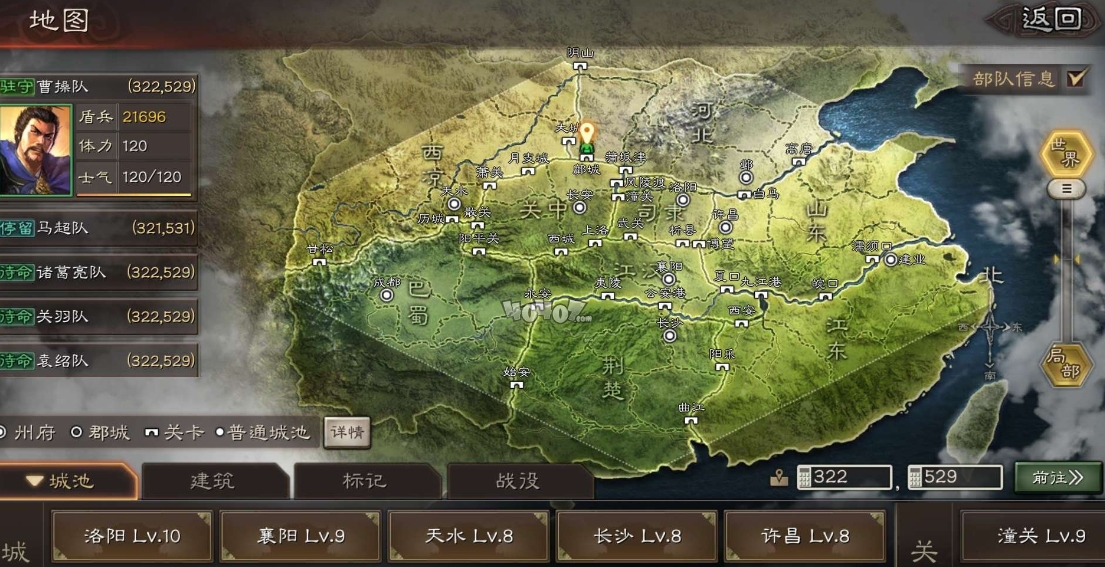Select the 马超队 troop row
1105x567 pixels.
point(98,228)
